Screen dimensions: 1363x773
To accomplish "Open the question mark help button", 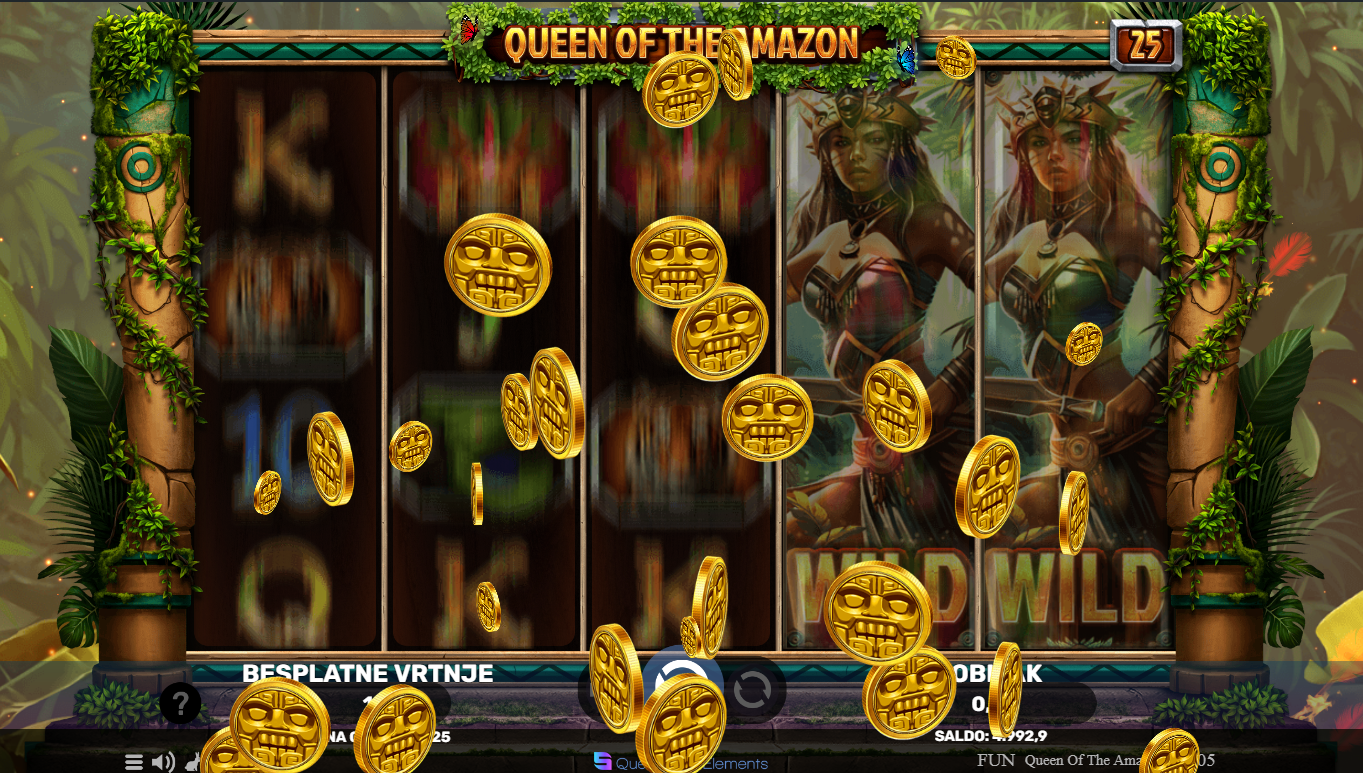I will (x=181, y=703).
